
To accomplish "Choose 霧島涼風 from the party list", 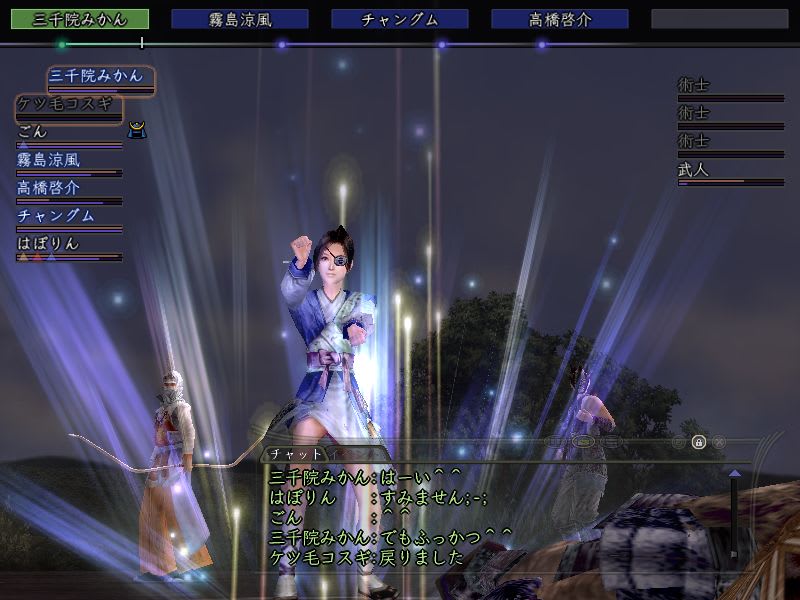I will 48,159.
